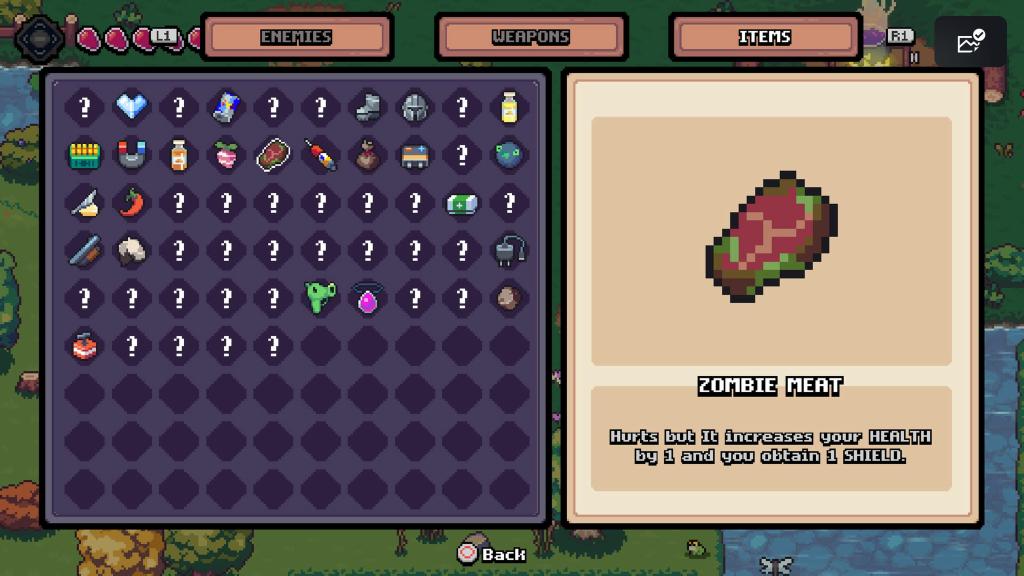Pick the red chili pepper item

pos(132,202)
